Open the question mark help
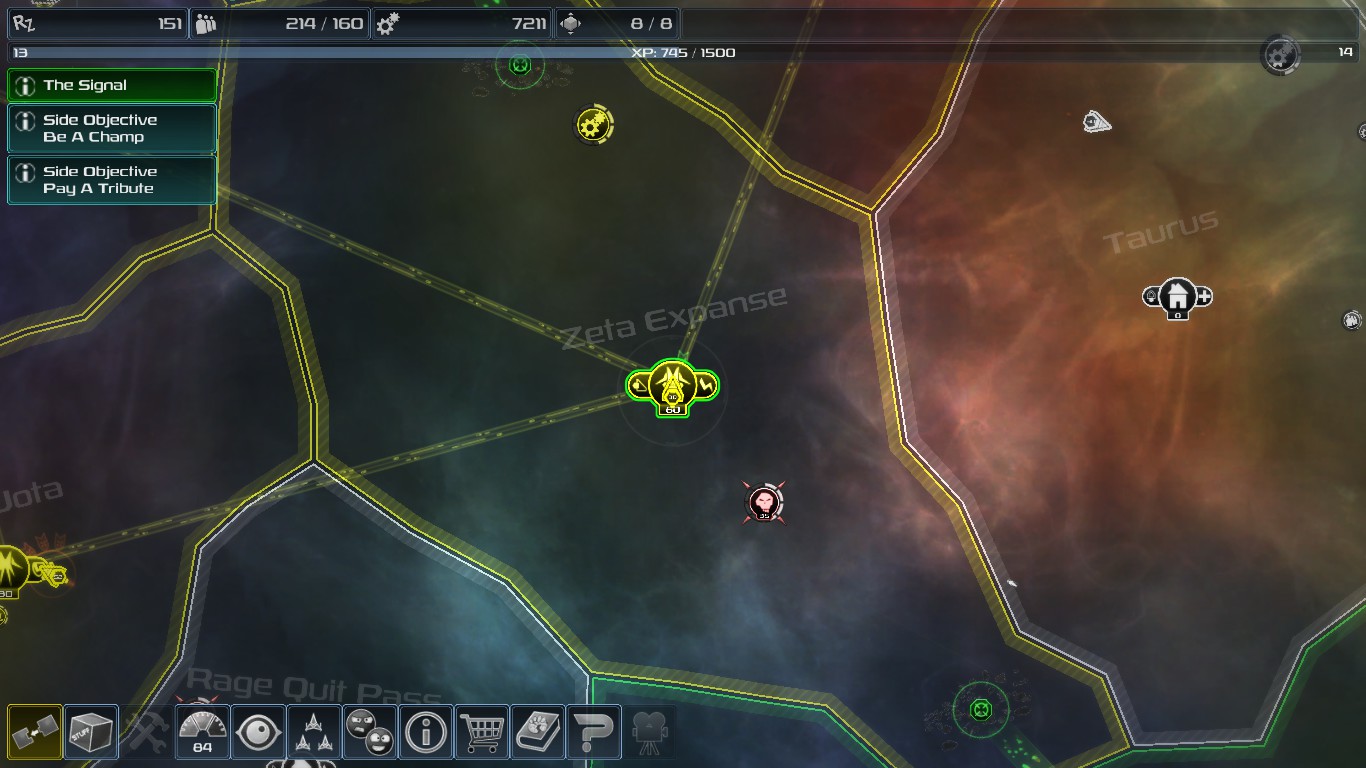 (x=593, y=732)
